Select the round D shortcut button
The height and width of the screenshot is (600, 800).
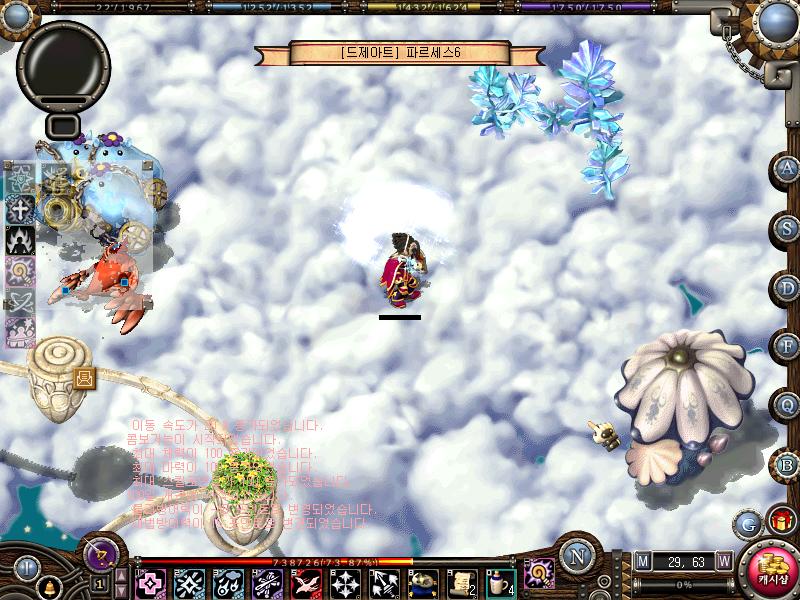(x=789, y=288)
